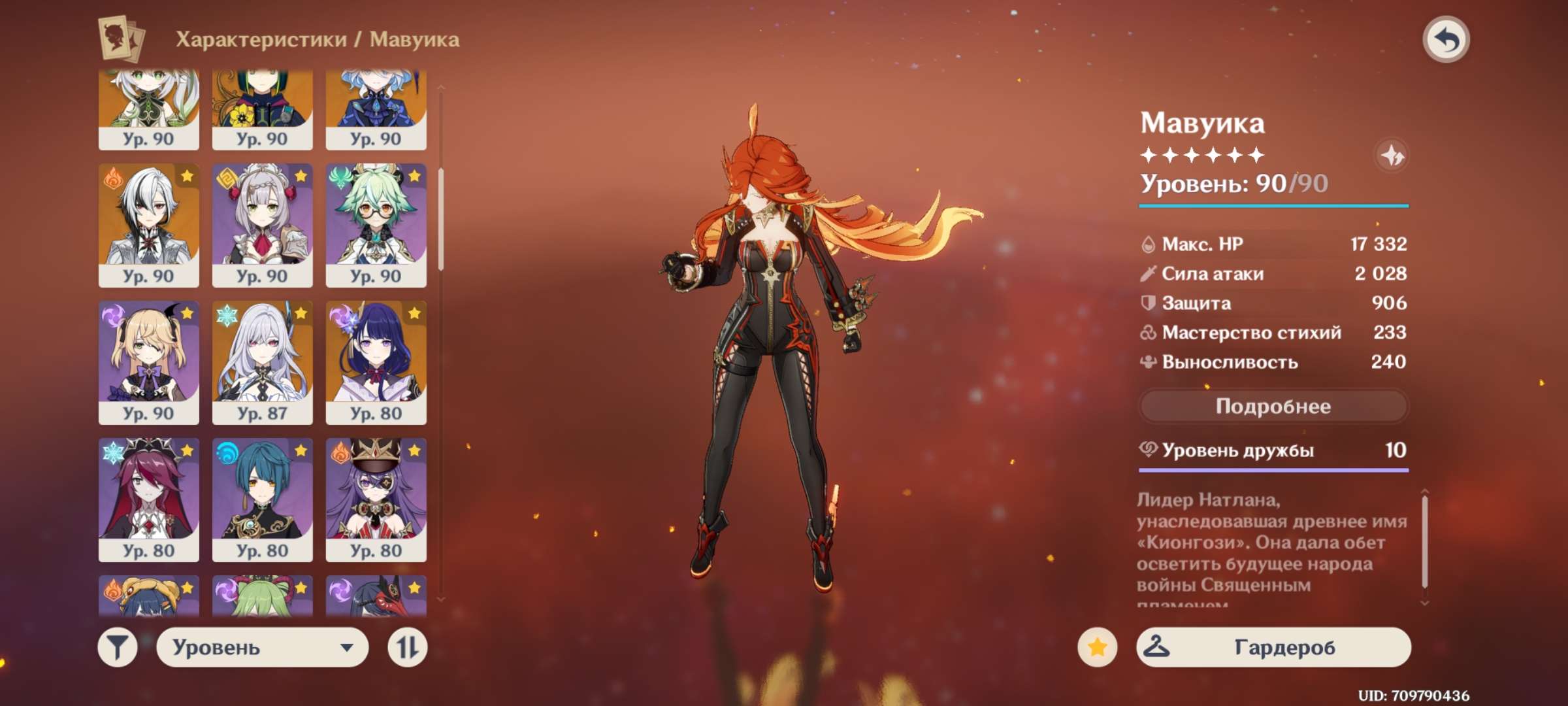This screenshot has height=706, width=1568.
Task: Click the back arrow button
Action: click(1446, 40)
